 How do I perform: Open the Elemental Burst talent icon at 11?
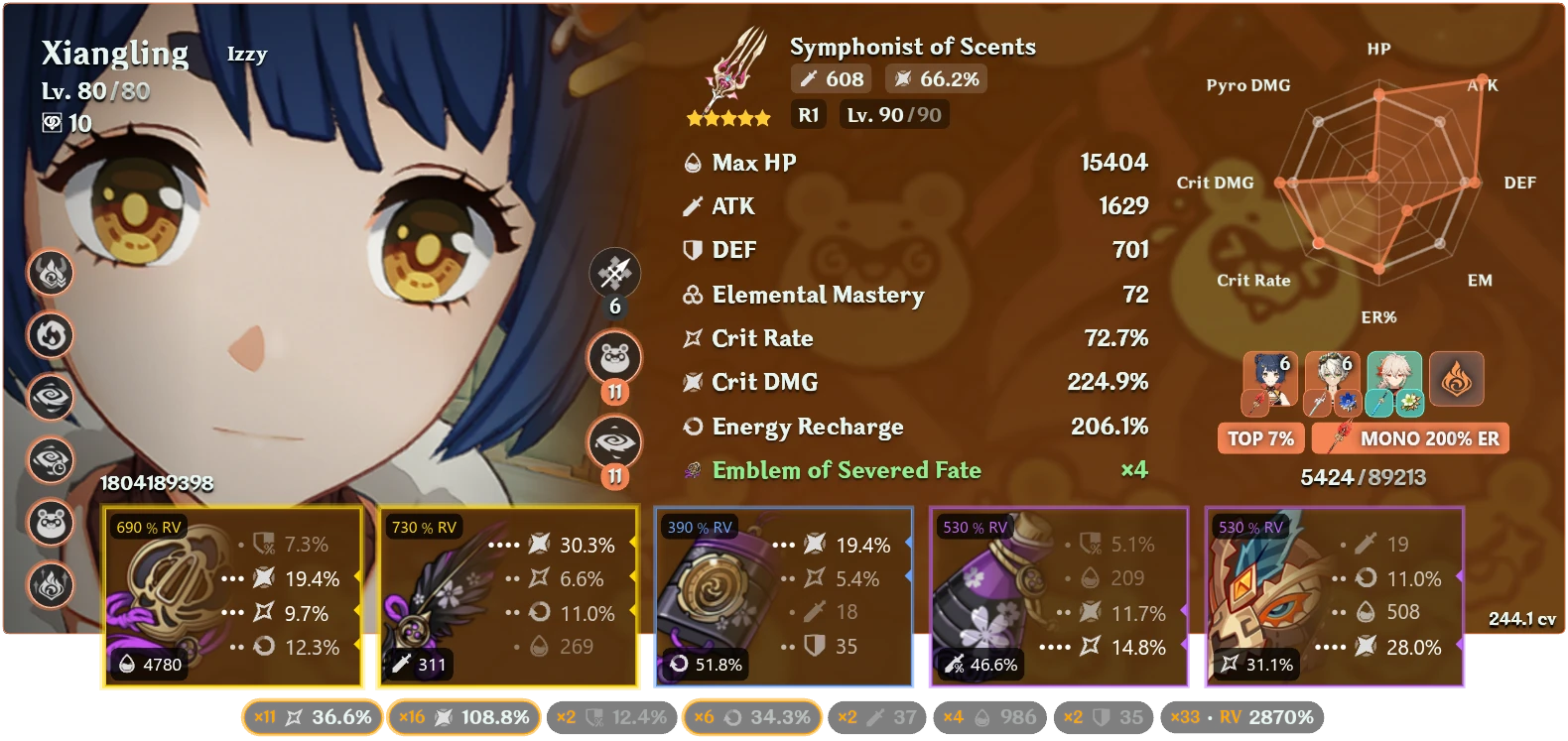(x=615, y=441)
